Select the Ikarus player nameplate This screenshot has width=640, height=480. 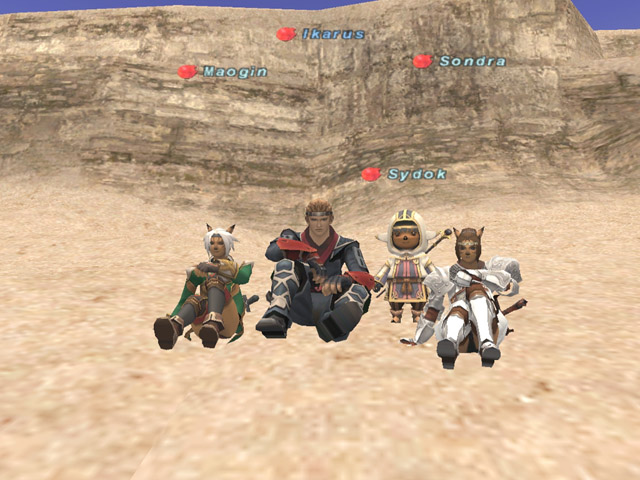(333, 34)
